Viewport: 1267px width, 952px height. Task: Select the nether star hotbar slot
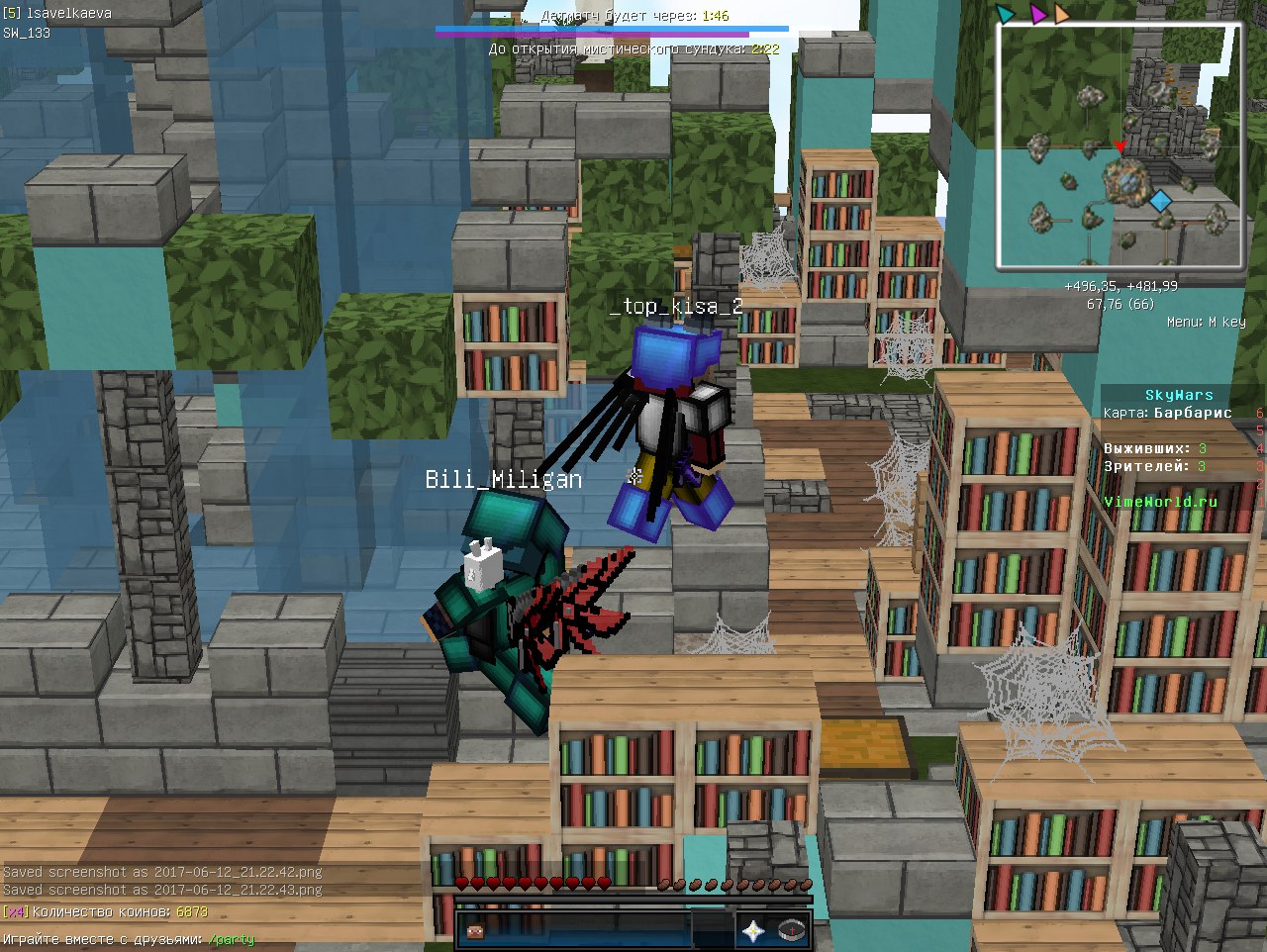pyautogui.click(x=754, y=931)
